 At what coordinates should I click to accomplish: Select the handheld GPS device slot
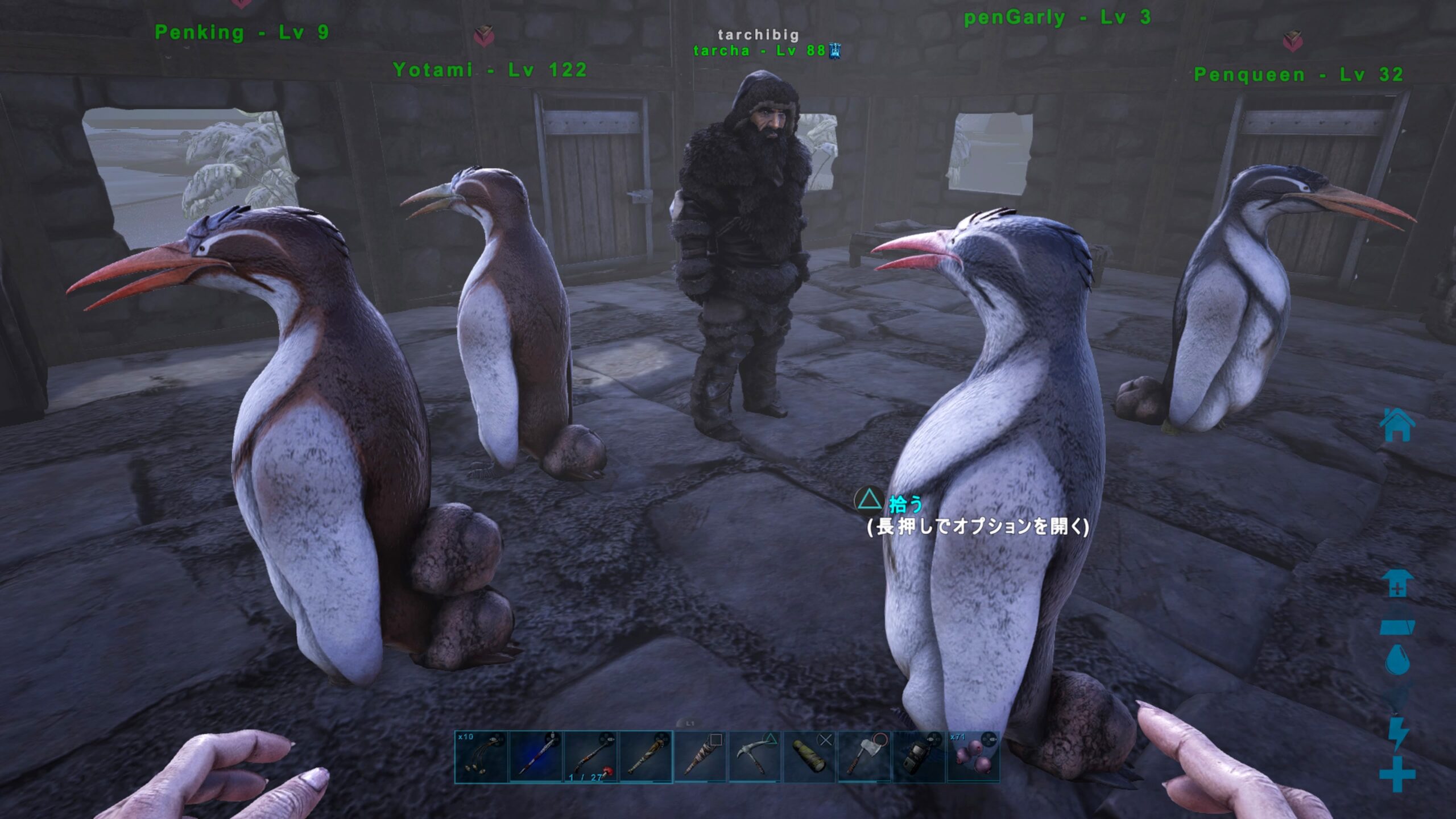919,757
